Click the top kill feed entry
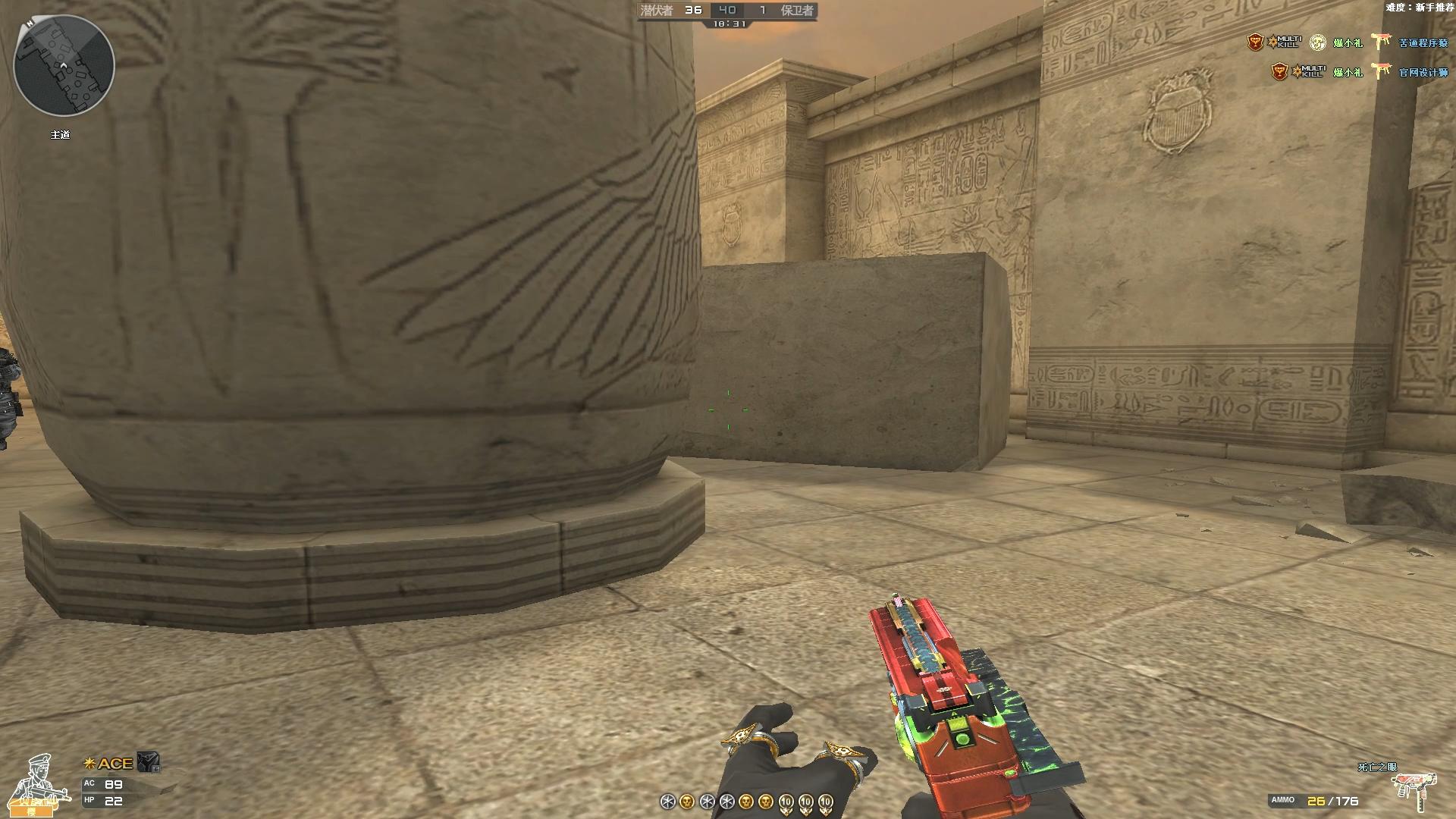The height and width of the screenshot is (819, 1456). tap(1347, 42)
